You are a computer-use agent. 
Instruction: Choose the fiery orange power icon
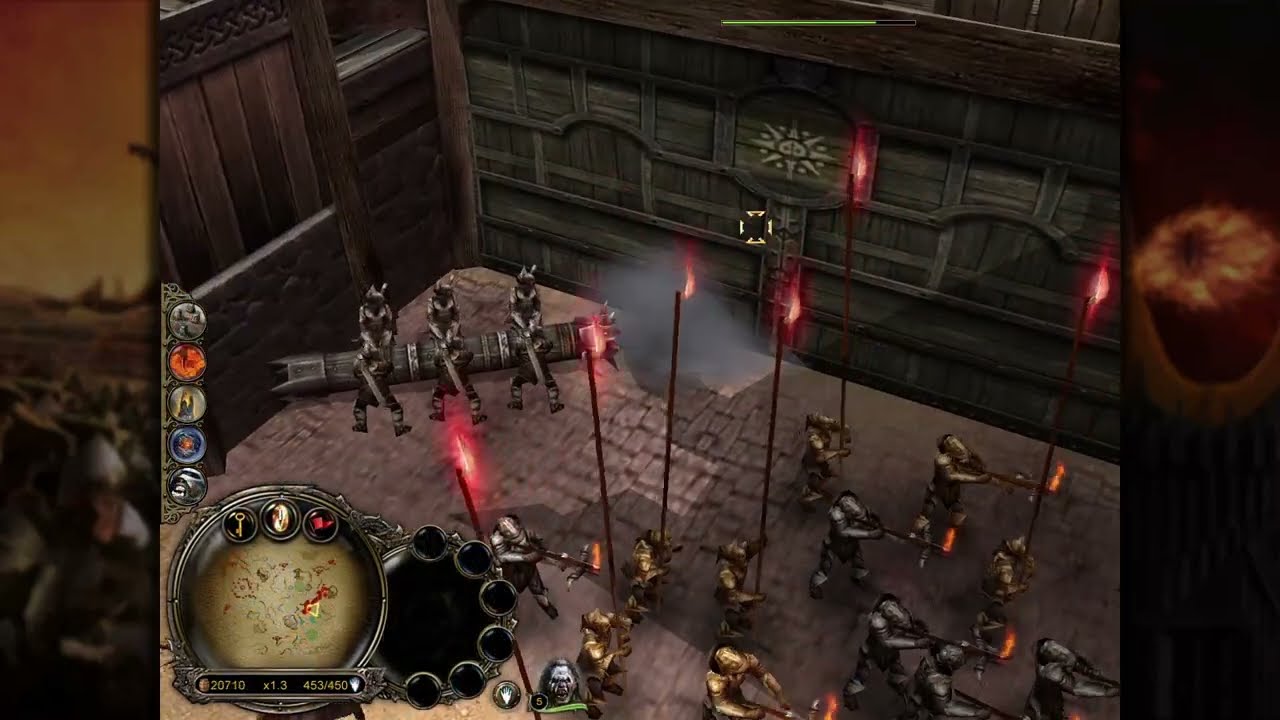(187, 361)
